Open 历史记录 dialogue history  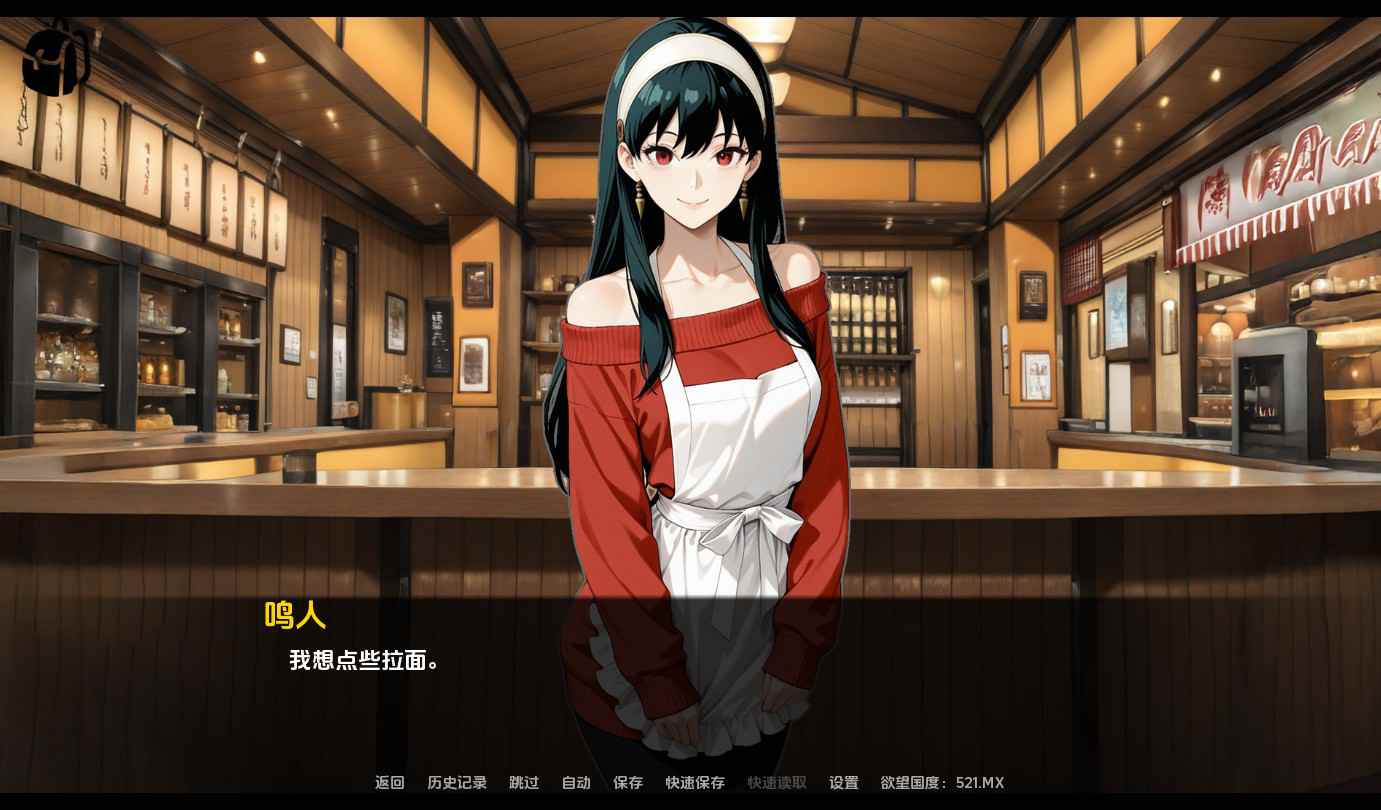(x=457, y=783)
